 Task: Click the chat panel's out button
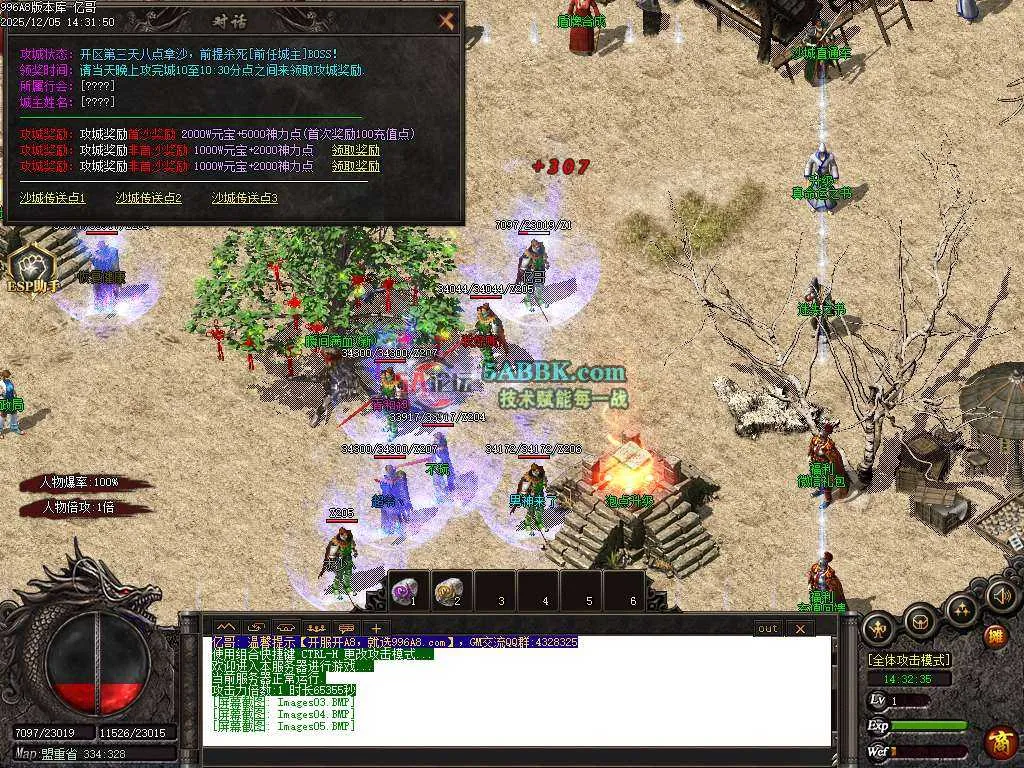point(767,628)
